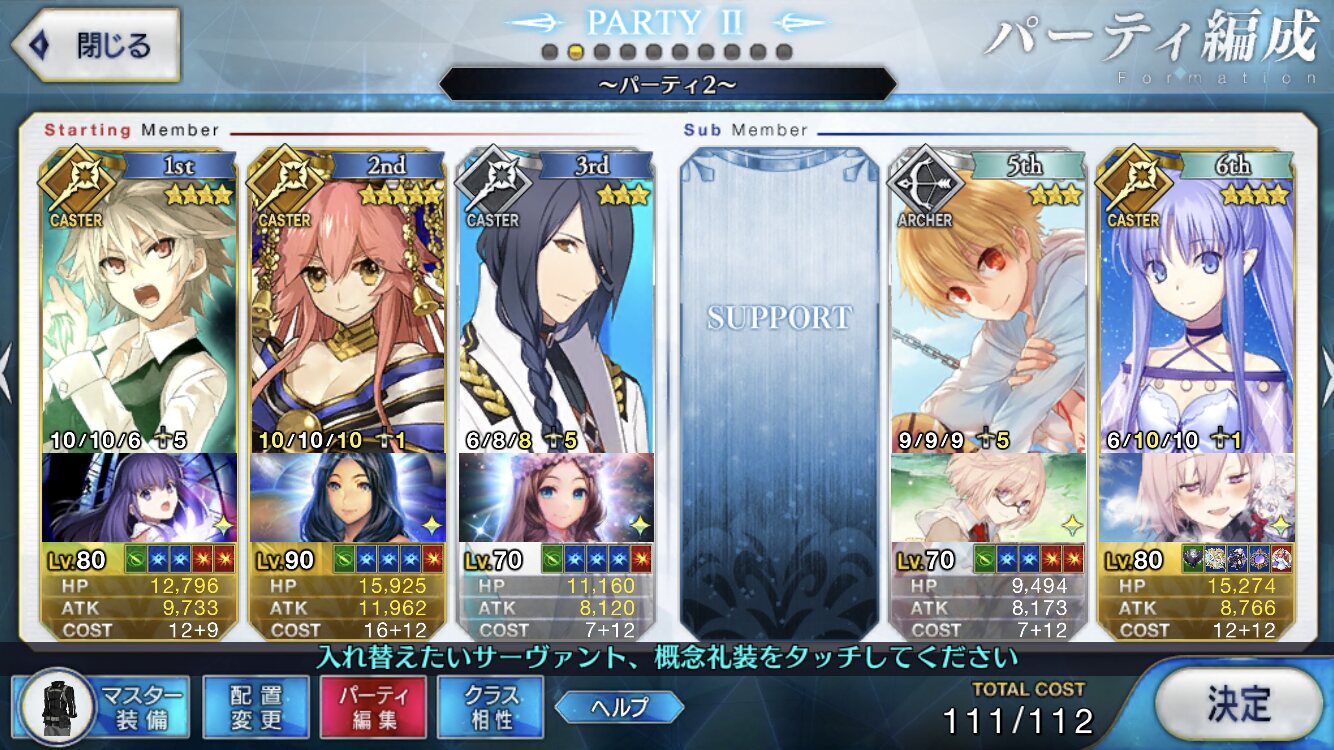Select the 6th slot purple-haired Caster card
This screenshot has height=750, width=1334.
tap(1196, 310)
